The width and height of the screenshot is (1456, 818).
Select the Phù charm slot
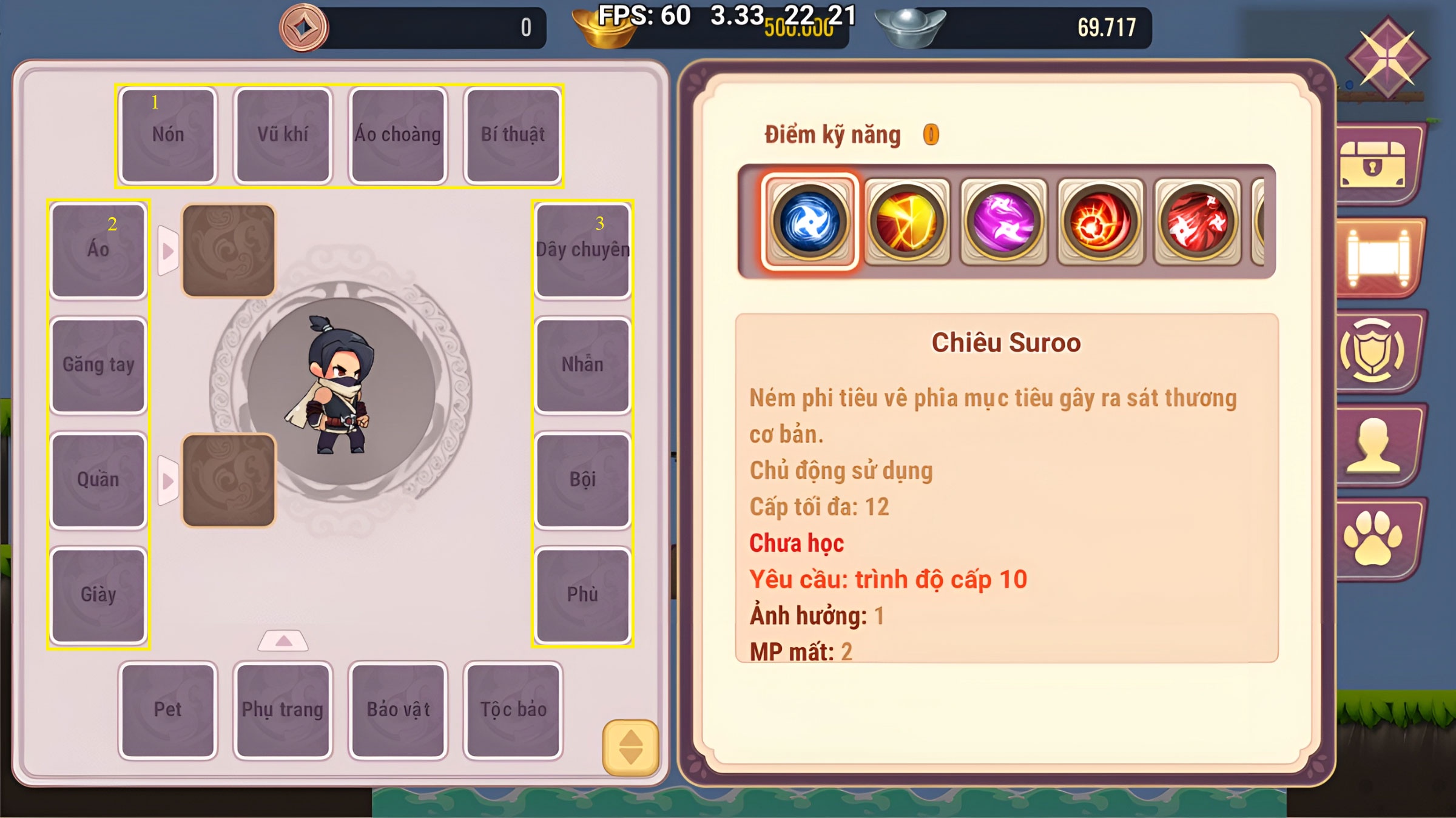pos(582,595)
